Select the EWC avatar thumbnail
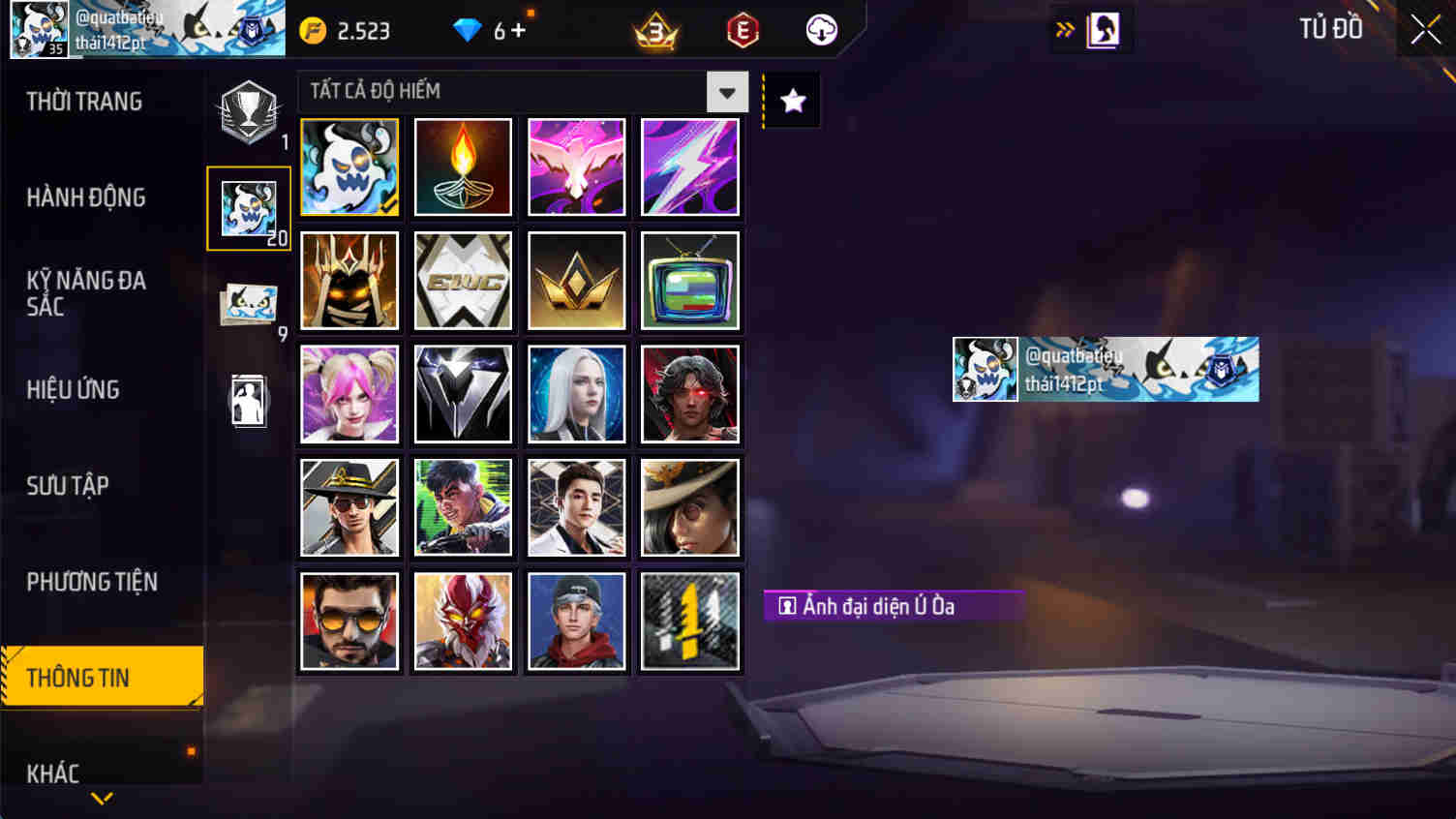 (463, 281)
